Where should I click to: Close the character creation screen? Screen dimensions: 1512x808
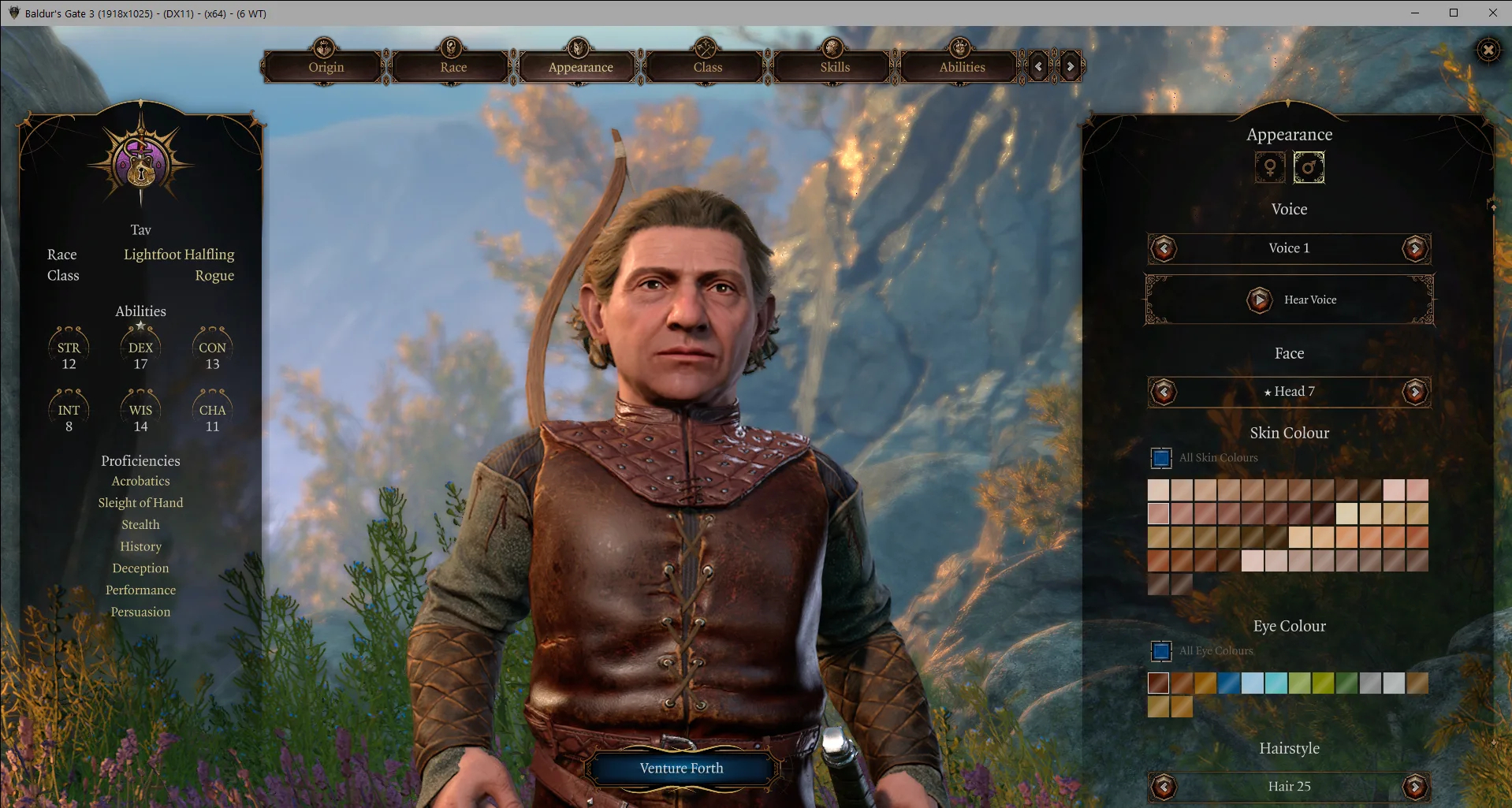coord(1488,50)
